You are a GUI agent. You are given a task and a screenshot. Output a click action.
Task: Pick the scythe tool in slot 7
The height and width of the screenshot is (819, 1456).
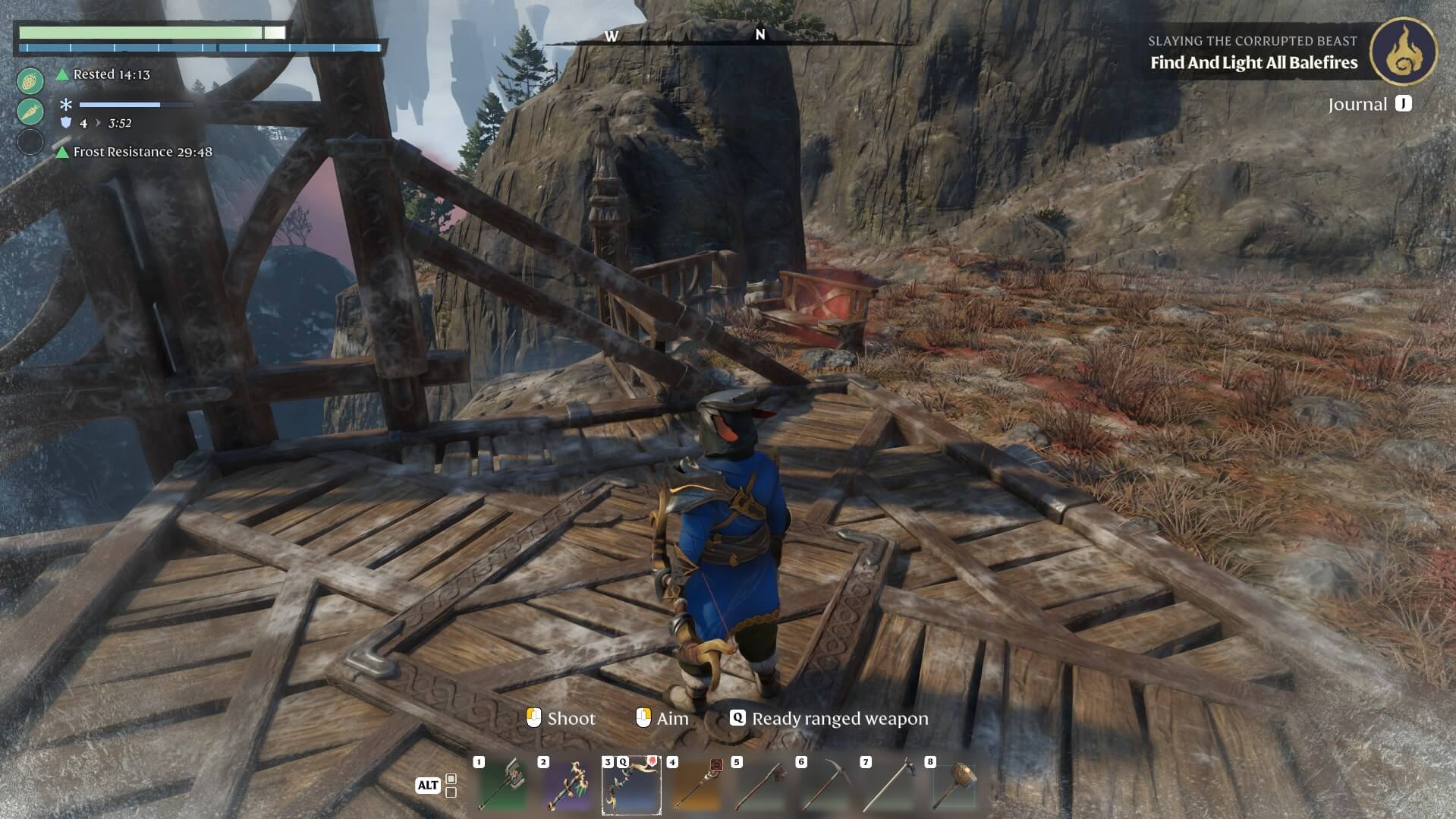click(889, 786)
